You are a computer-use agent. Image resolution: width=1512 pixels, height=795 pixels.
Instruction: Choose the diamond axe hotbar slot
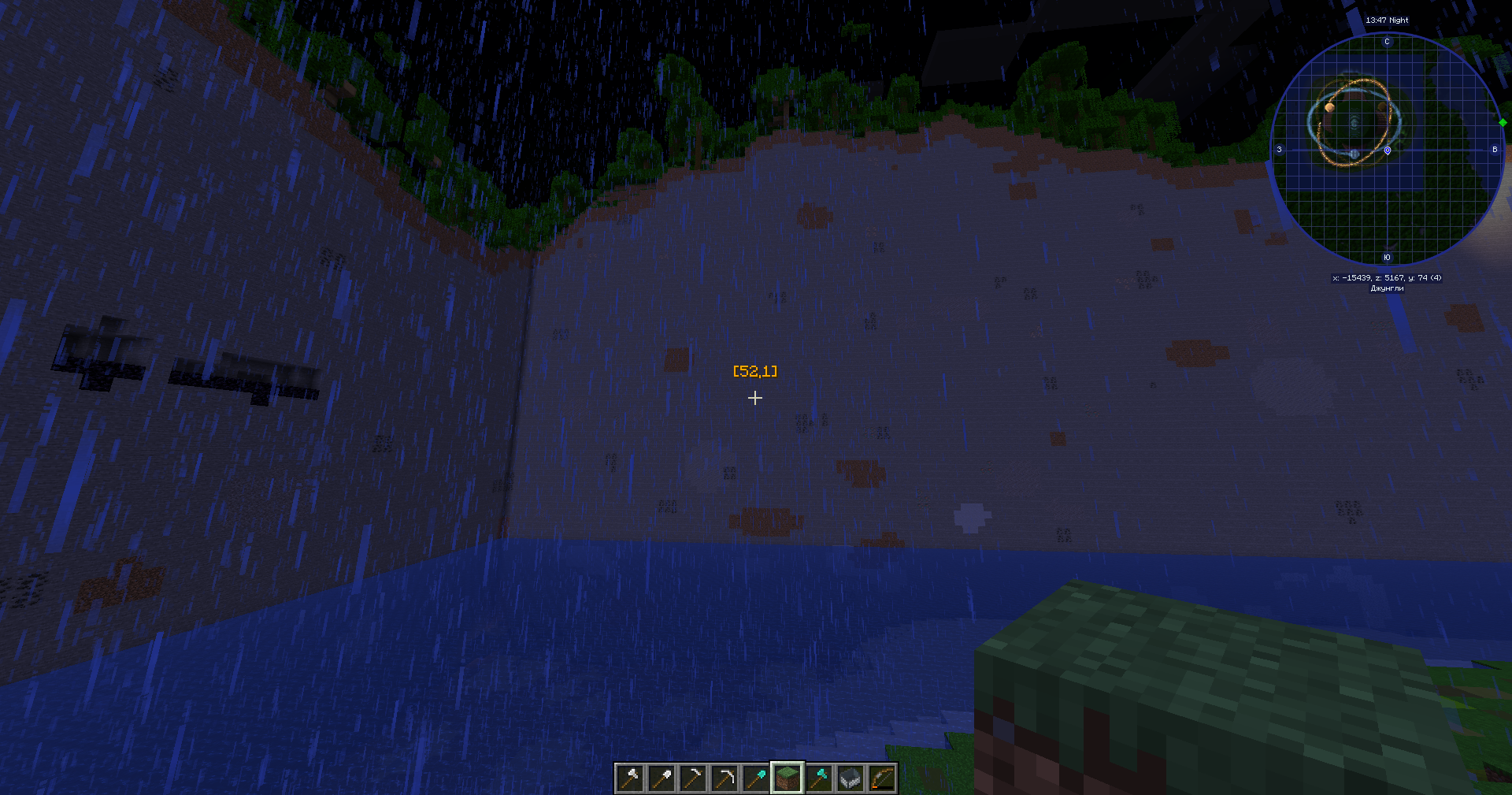tap(819, 778)
